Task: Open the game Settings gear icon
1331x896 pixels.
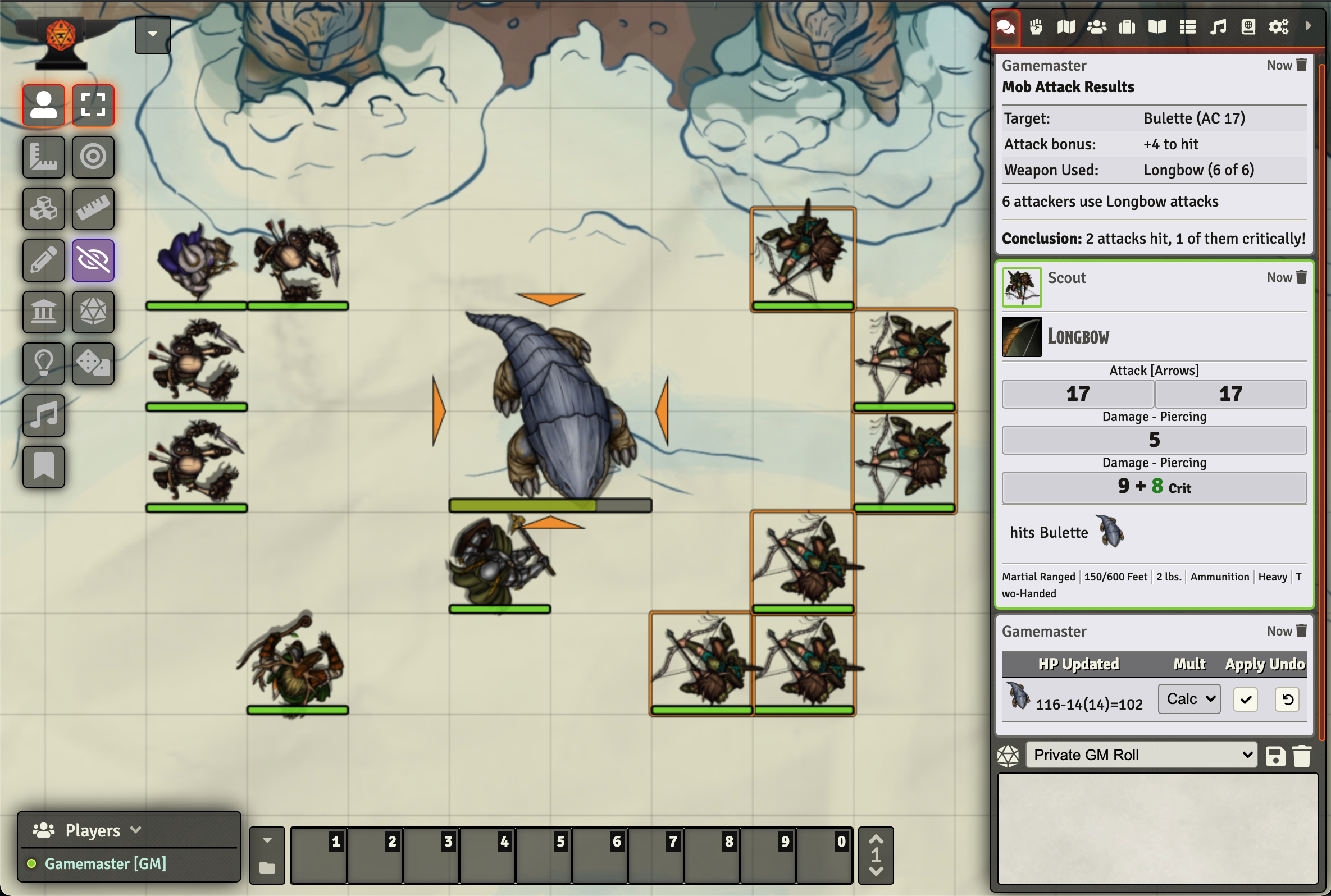Action: (1279, 26)
